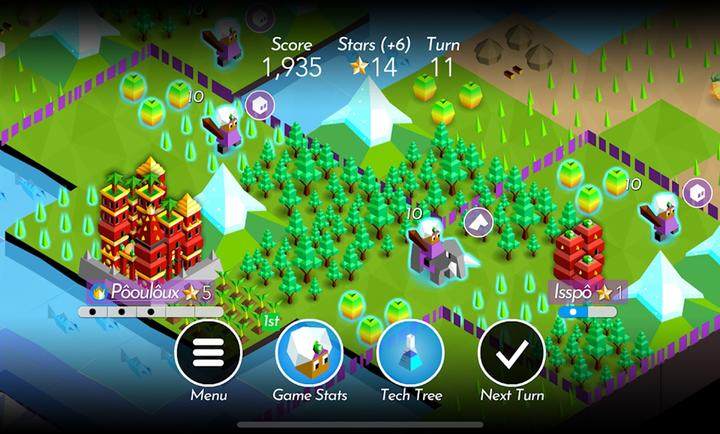Screen dimensions: 720x434
Task: Open the Menu button
Action: 208,353
